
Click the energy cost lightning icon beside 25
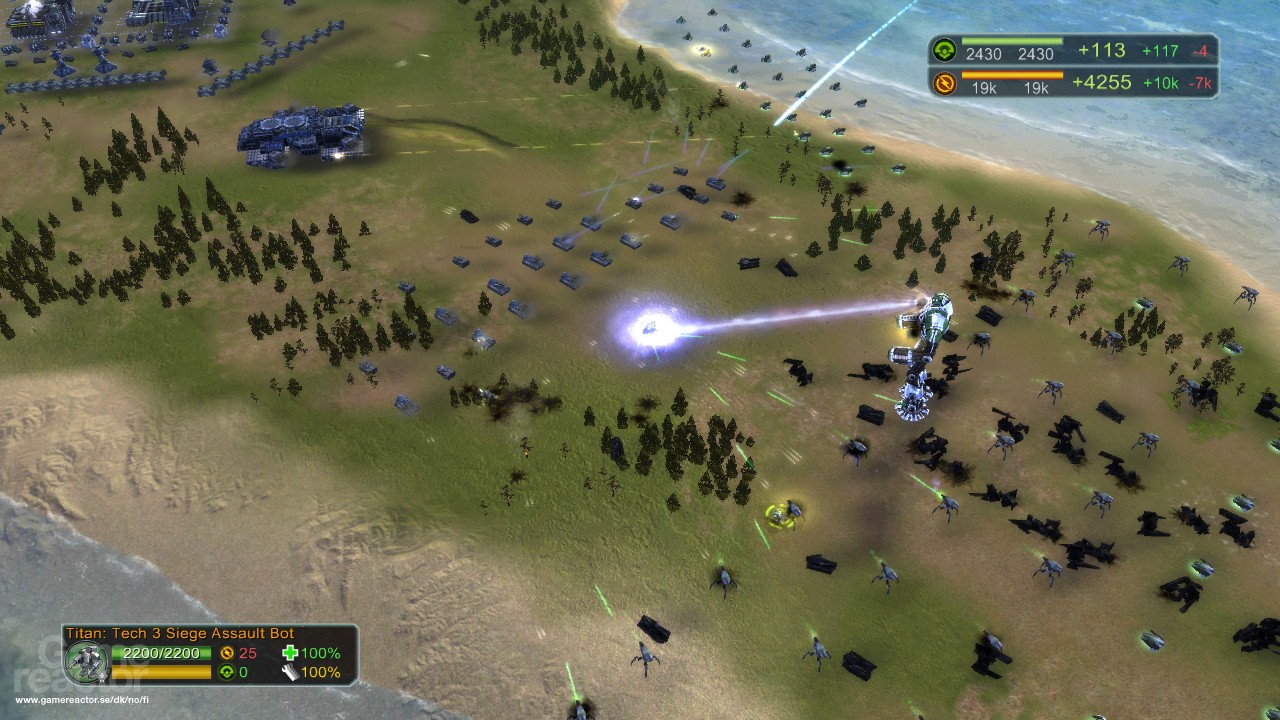(x=225, y=650)
